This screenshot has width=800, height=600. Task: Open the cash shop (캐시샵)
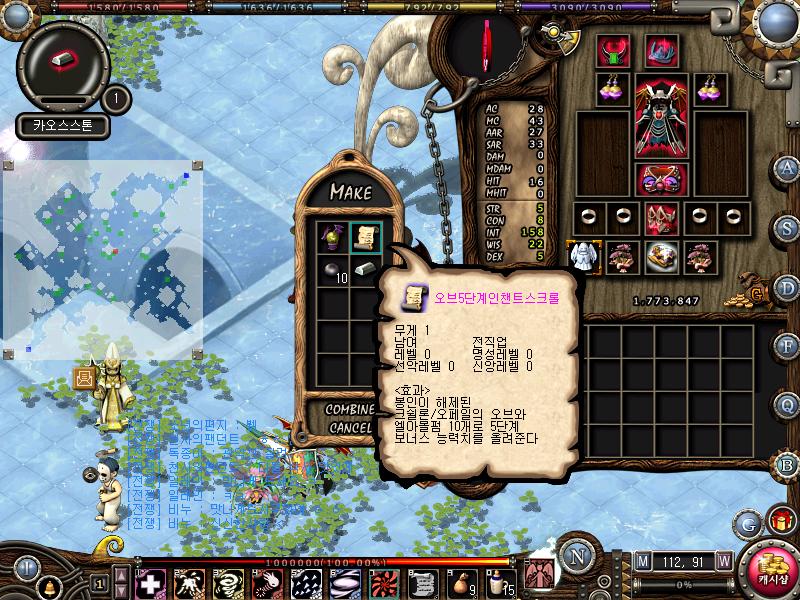click(771, 568)
